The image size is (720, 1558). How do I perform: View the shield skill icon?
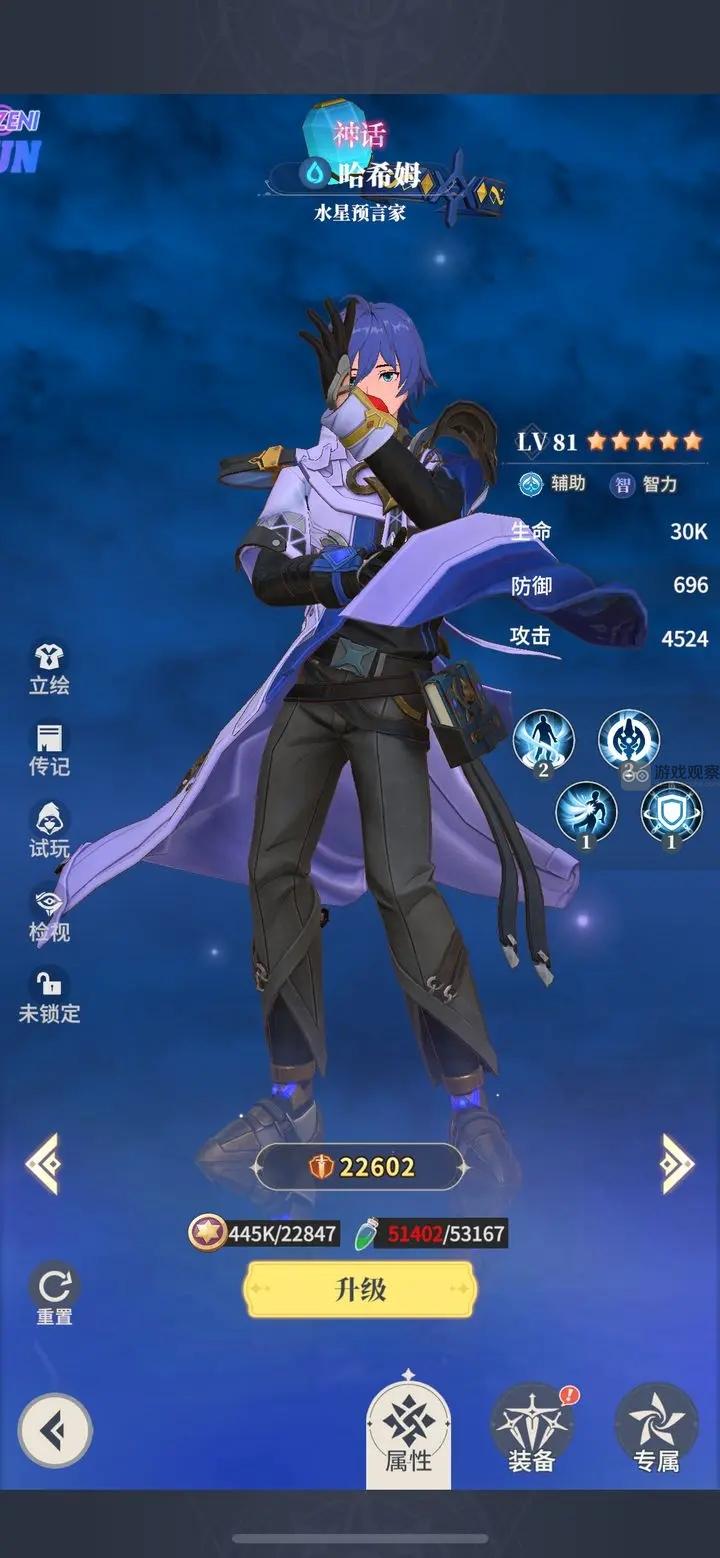(x=670, y=812)
